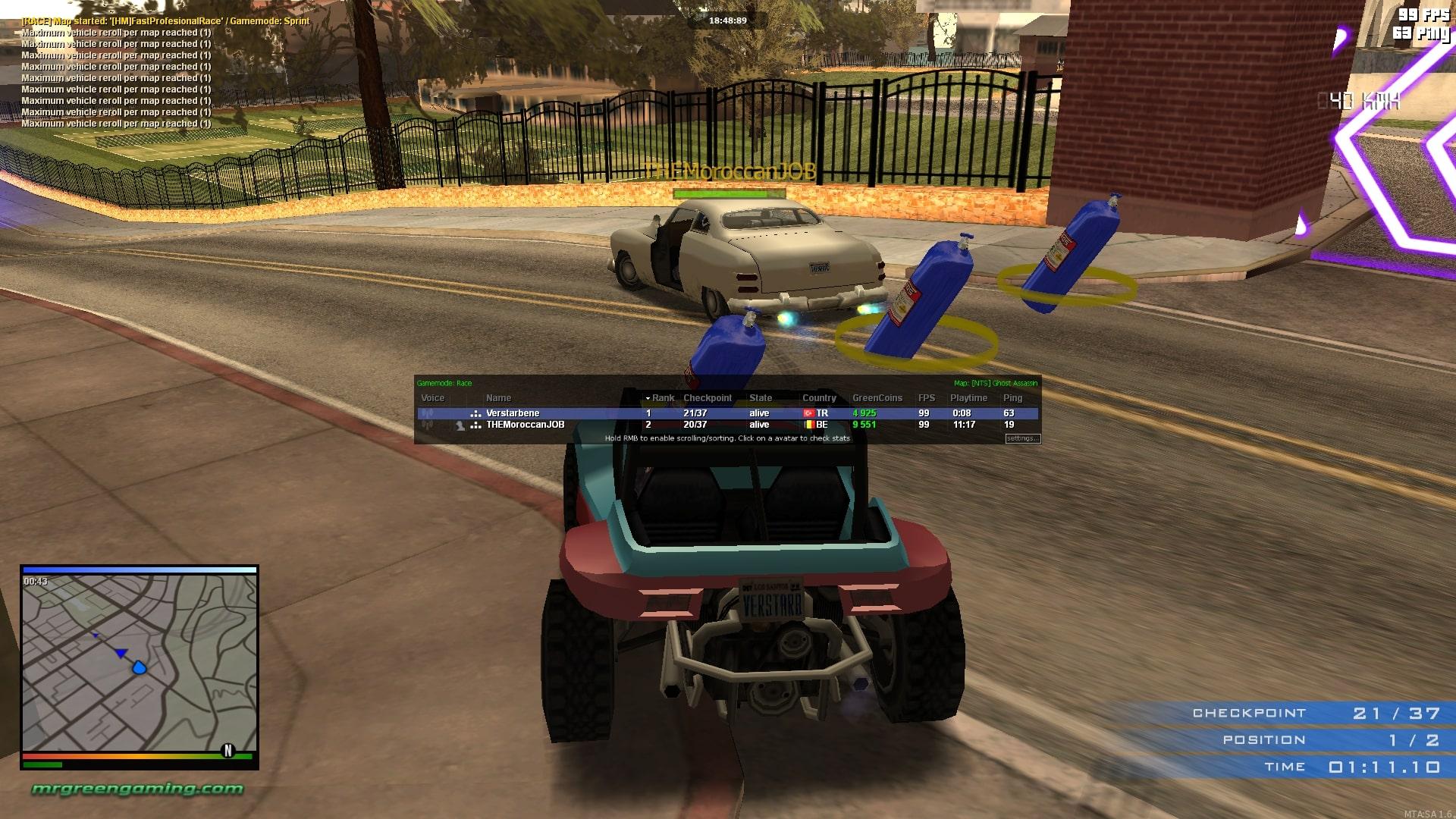Open the scoreboard settings button
This screenshot has width=1456, height=819.
point(1022,438)
